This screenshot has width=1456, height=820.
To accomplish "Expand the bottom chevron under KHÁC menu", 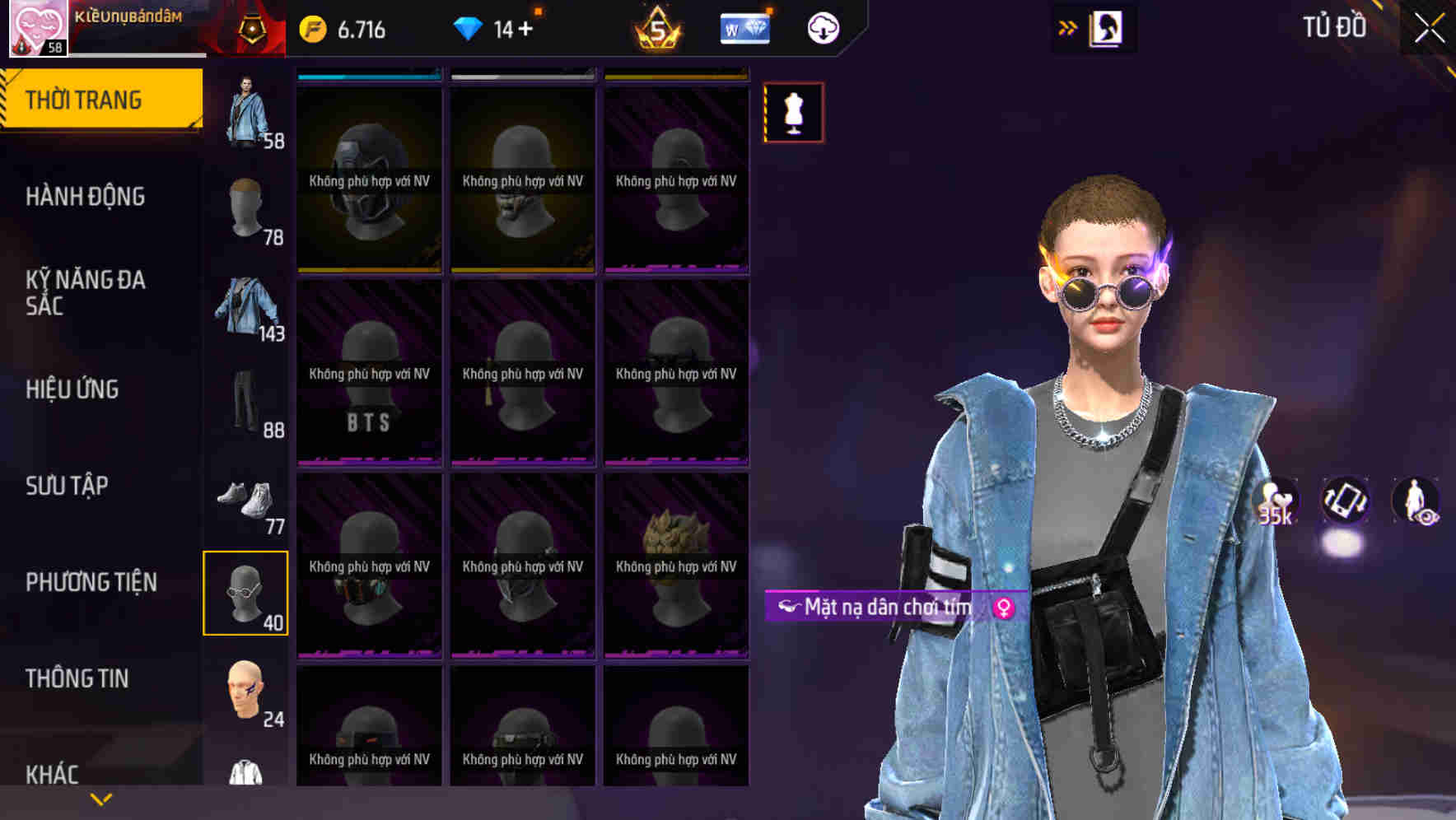I will tap(101, 798).
